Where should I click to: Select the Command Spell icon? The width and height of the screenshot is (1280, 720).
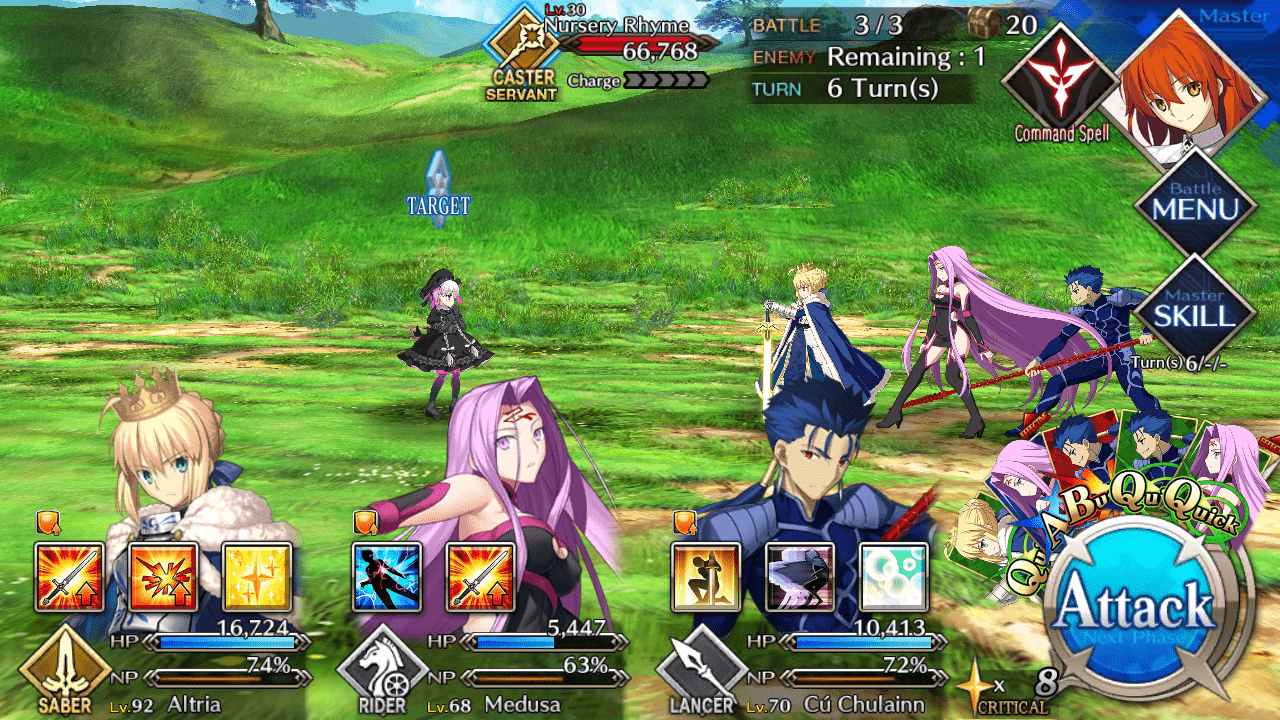pos(1060,80)
